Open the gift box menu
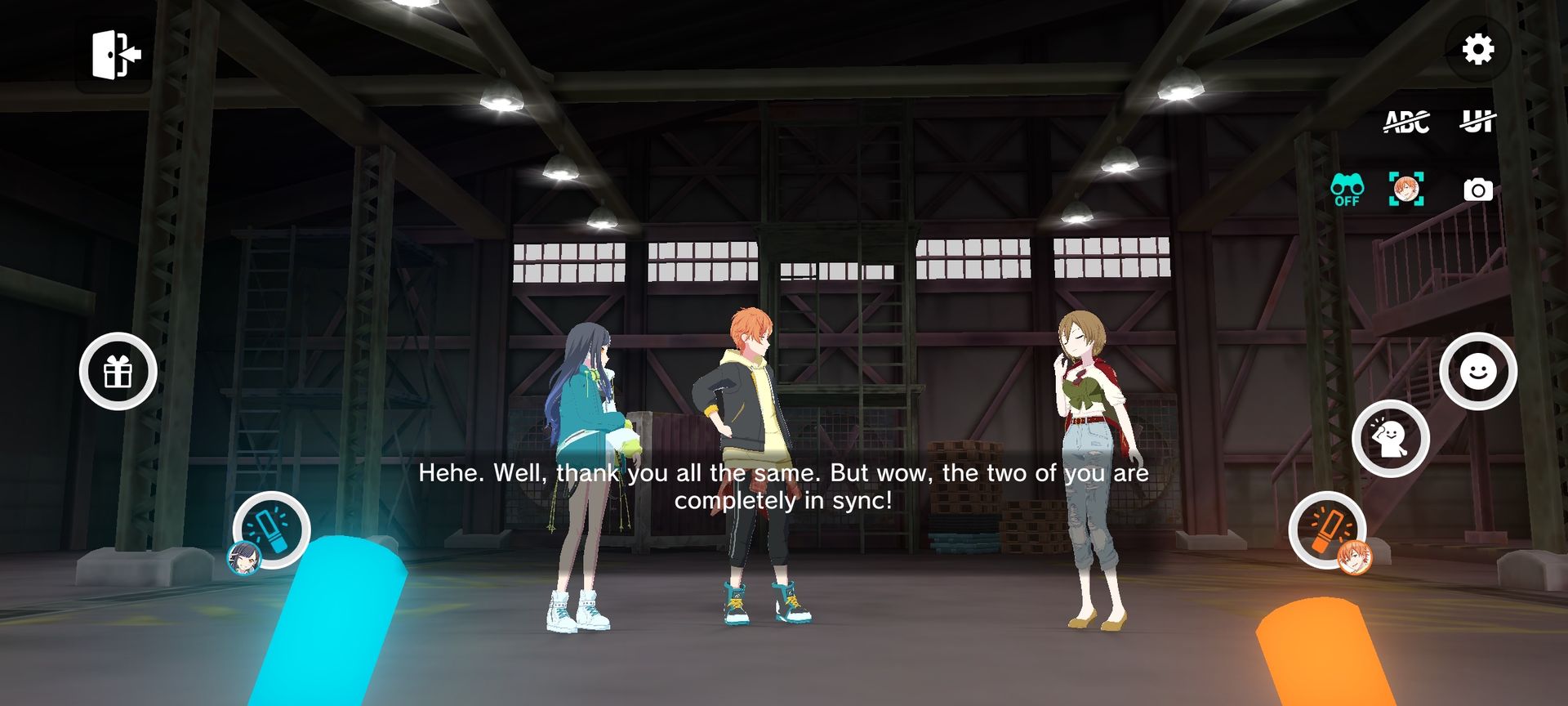1568x706 pixels. pos(118,372)
